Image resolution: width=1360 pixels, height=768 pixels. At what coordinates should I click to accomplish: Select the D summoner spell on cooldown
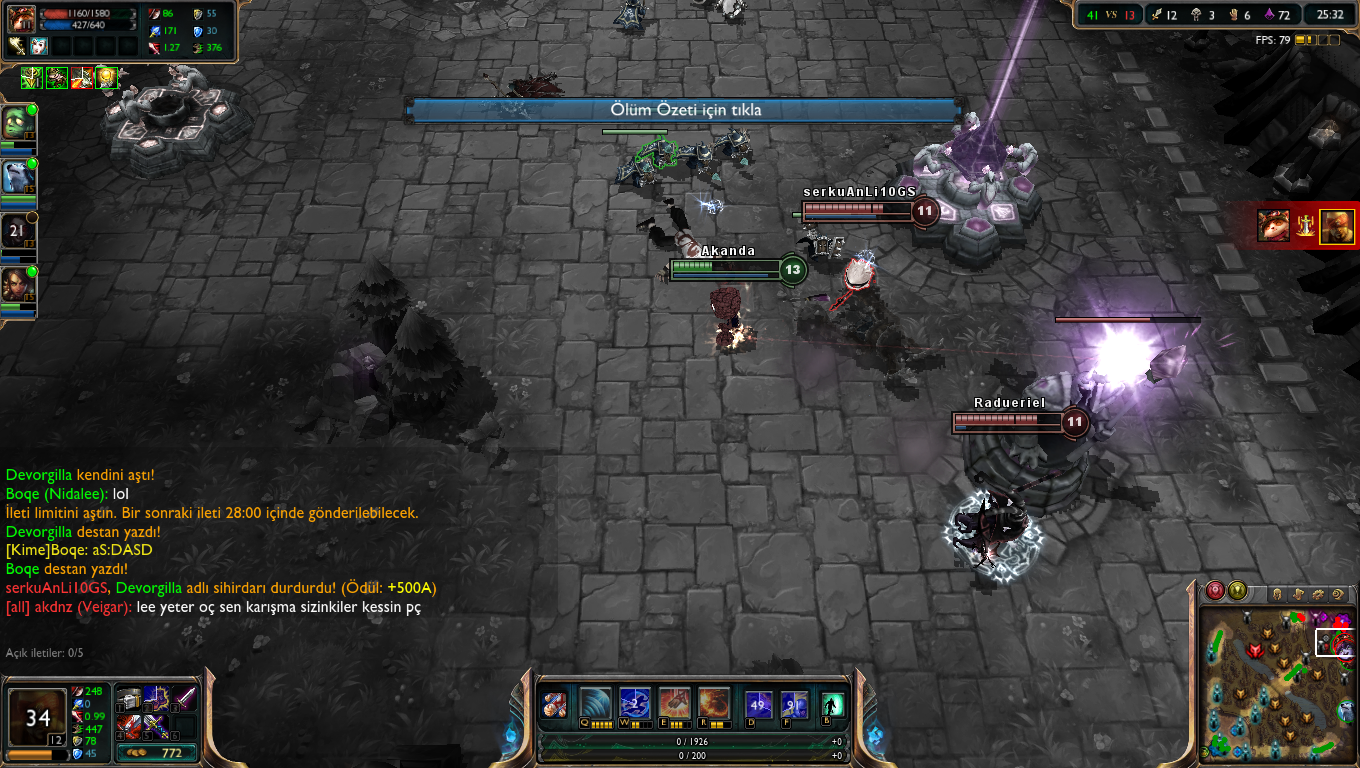[x=760, y=705]
